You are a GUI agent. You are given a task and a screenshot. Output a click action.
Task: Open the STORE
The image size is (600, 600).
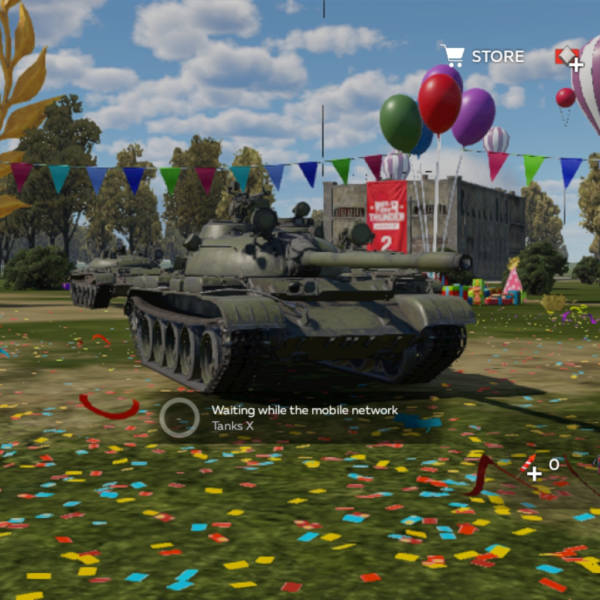483,56
